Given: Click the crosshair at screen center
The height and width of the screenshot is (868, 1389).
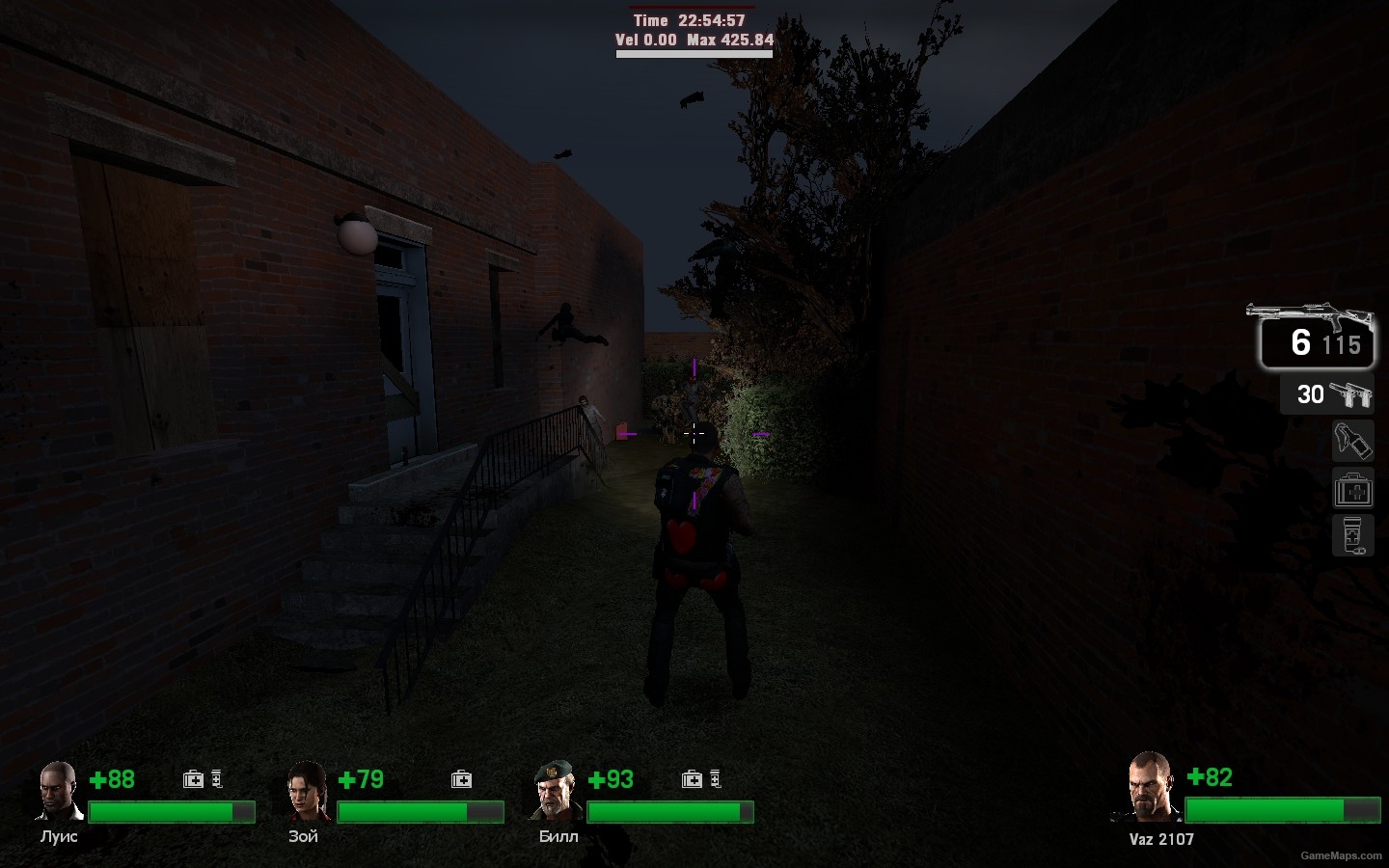Looking at the screenshot, I should [x=694, y=434].
